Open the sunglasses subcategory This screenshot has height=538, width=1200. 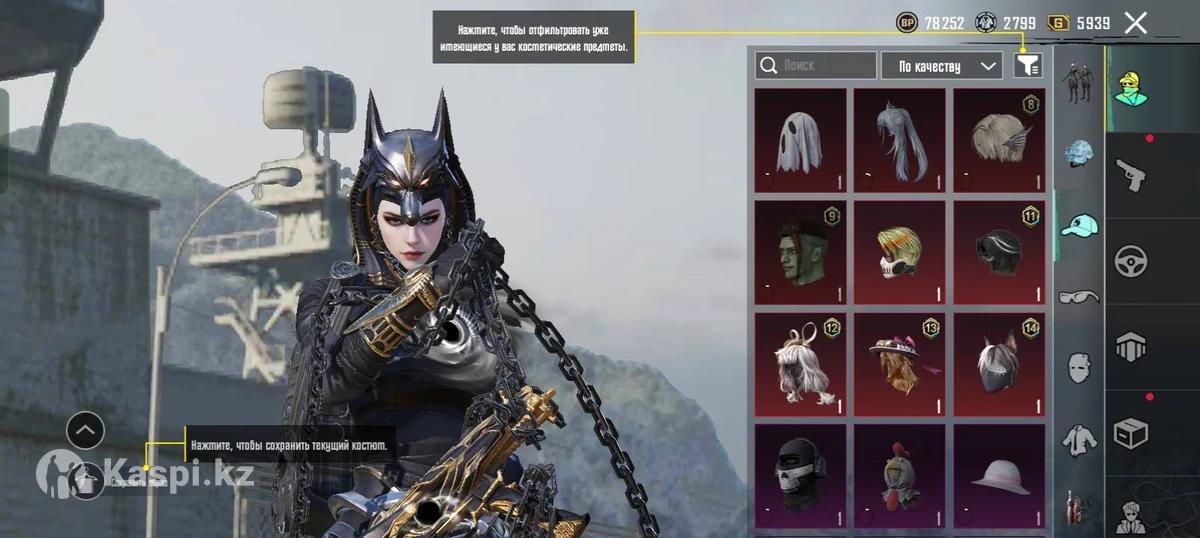(1079, 296)
